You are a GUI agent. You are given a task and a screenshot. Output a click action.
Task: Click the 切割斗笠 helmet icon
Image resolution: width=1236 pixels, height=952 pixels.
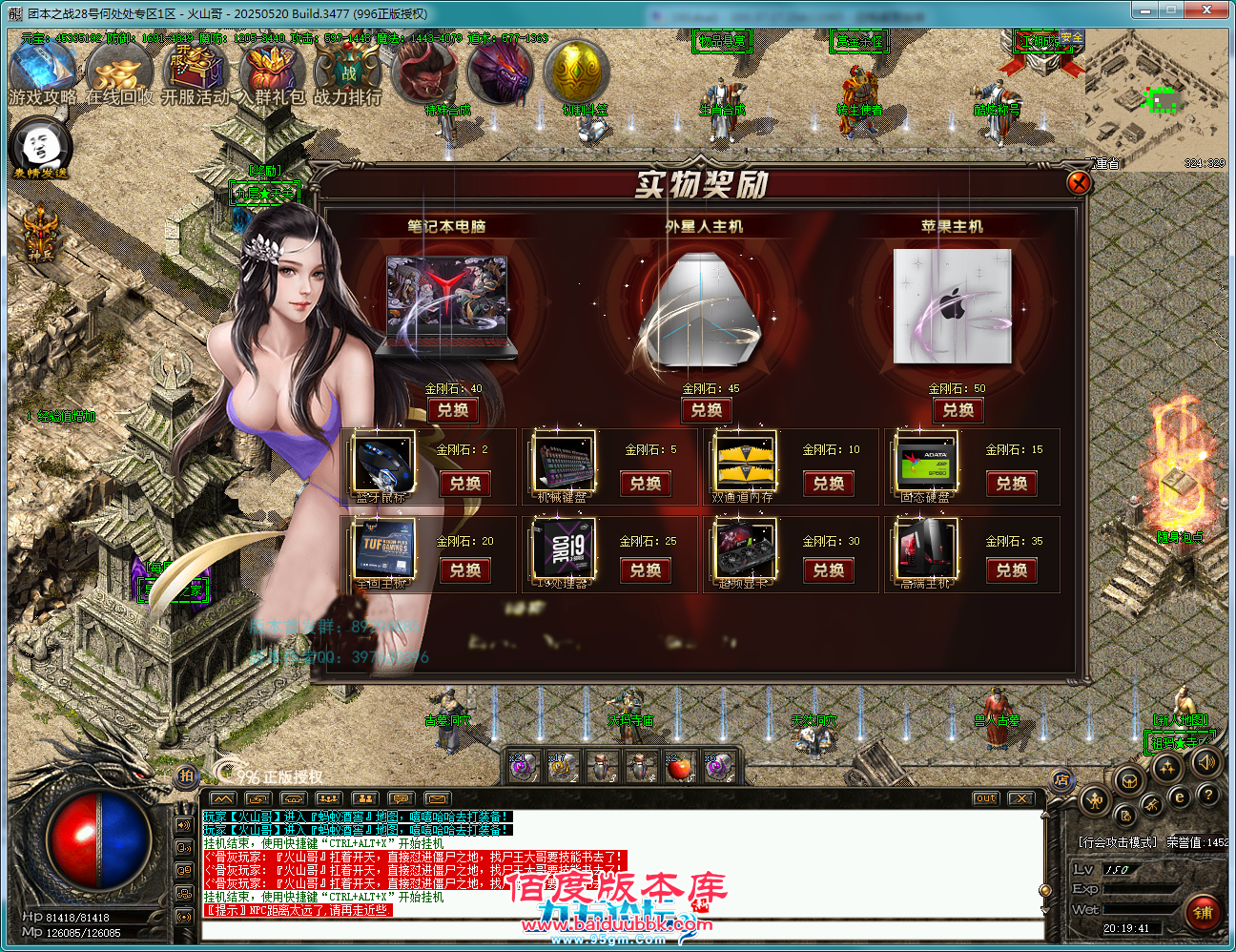[576, 72]
